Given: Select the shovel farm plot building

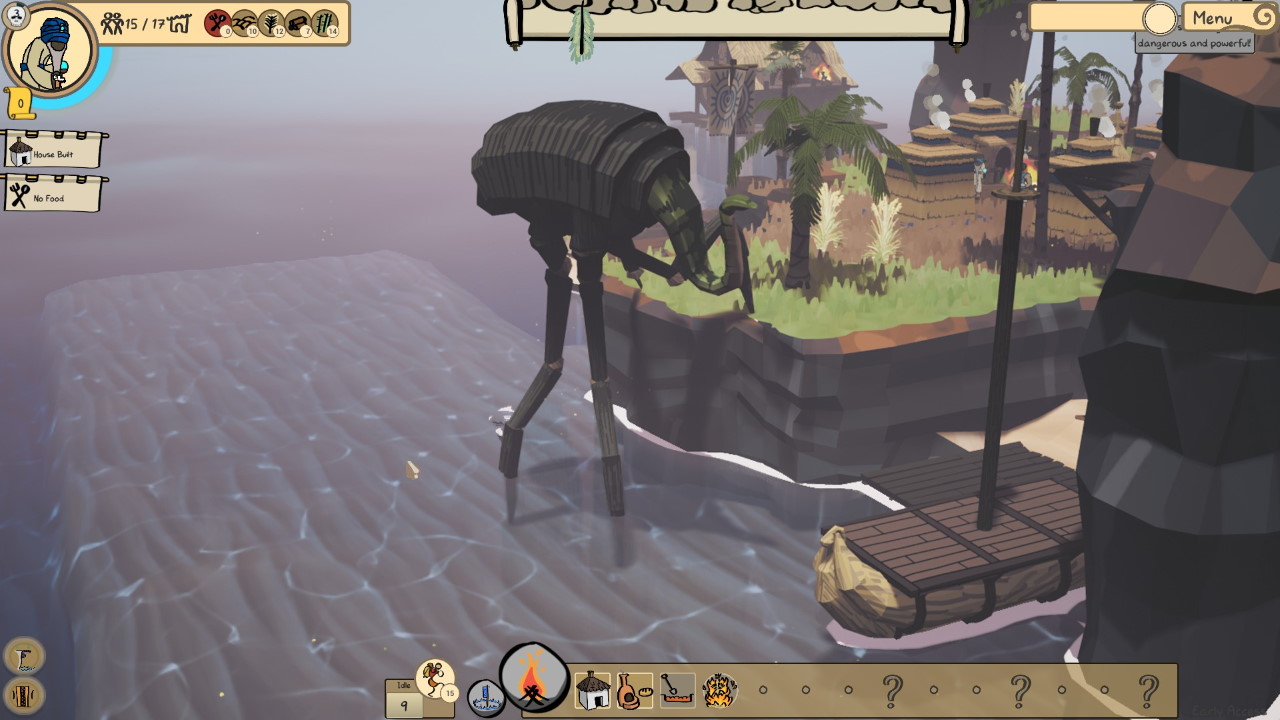Looking at the screenshot, I should pyautogui.click(x=677, y=690).
